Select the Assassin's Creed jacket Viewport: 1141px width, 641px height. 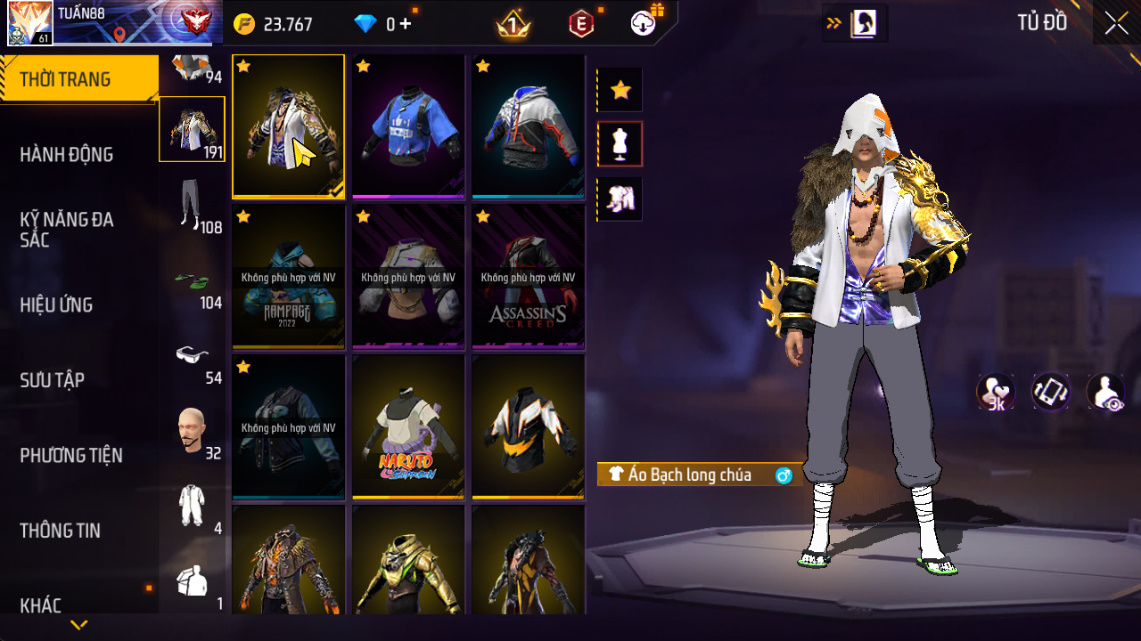point(528,277)
